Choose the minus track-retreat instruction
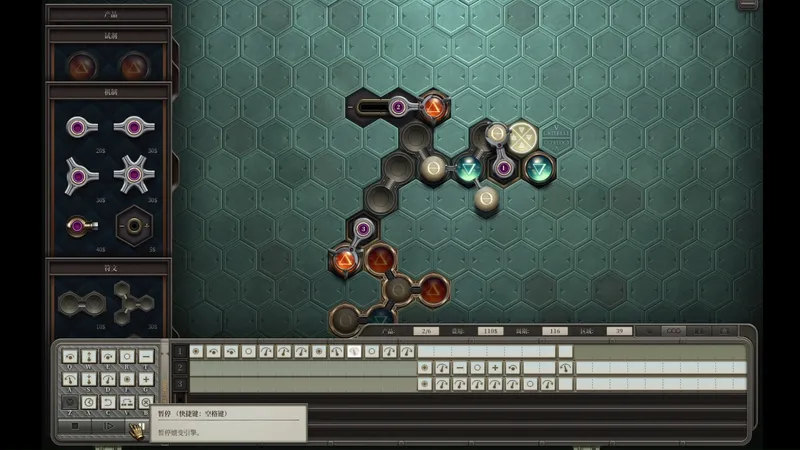The height and width of the screenshot is (450, 800). click(146, 356)
